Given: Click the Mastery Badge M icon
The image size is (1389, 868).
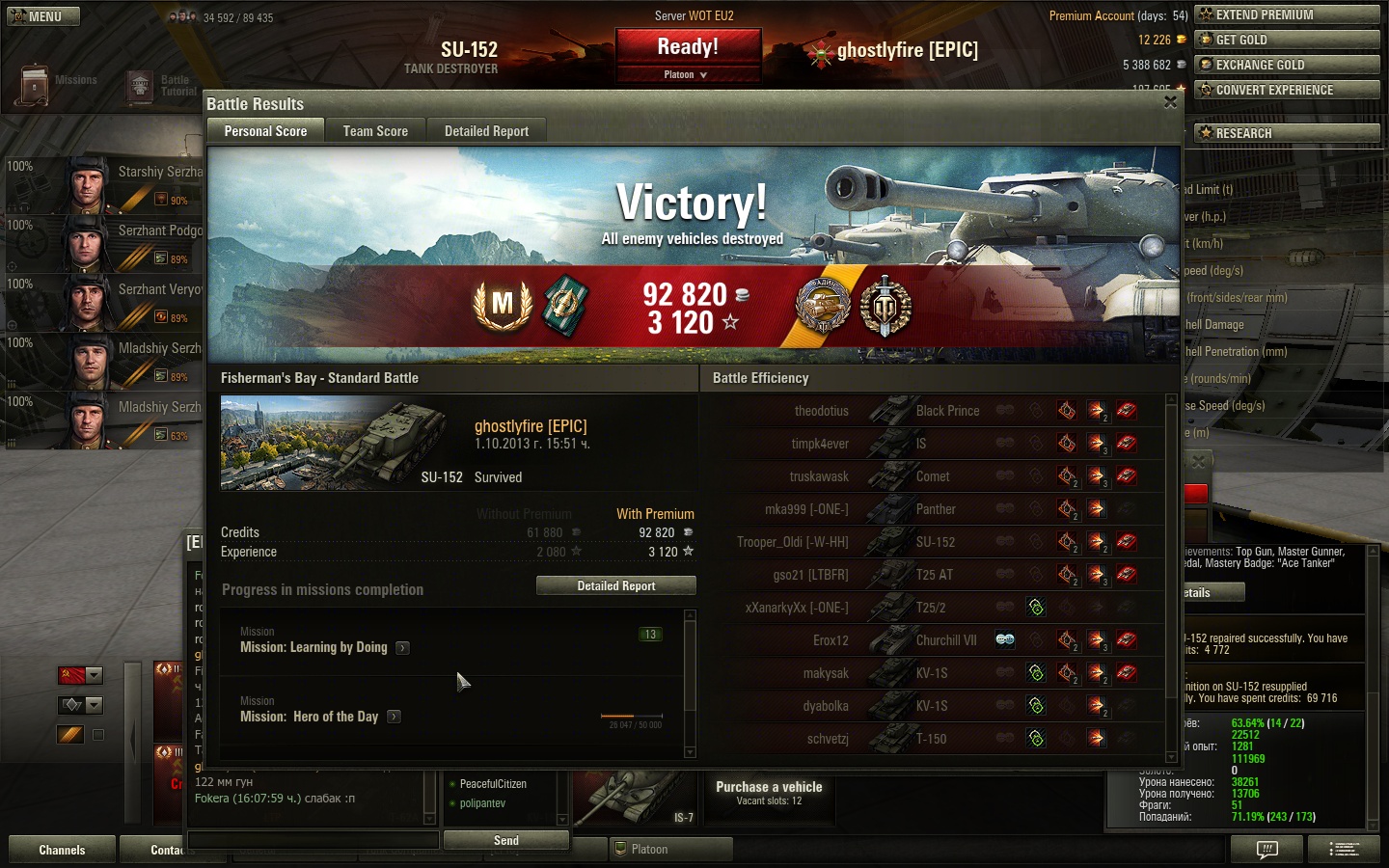Looking at the screenshot, I should (502, 305).
